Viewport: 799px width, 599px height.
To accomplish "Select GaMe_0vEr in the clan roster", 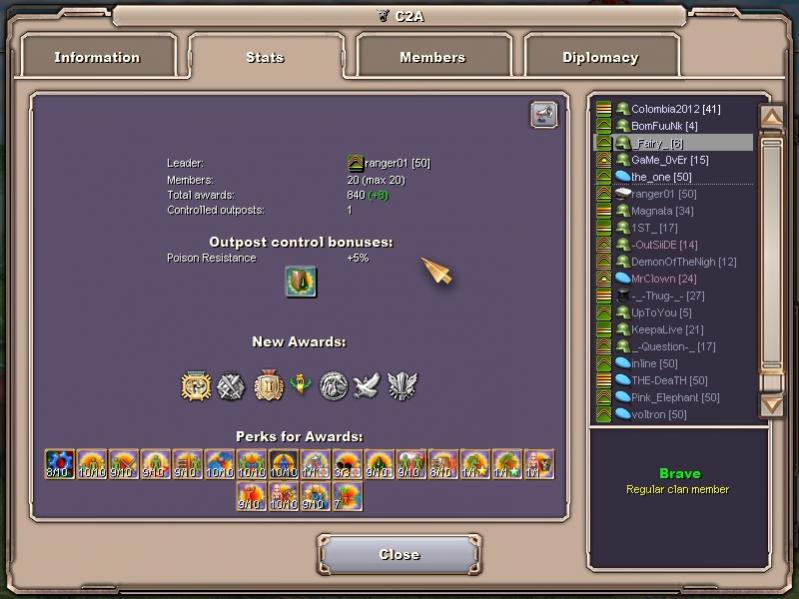I will [x=669, y=160].
